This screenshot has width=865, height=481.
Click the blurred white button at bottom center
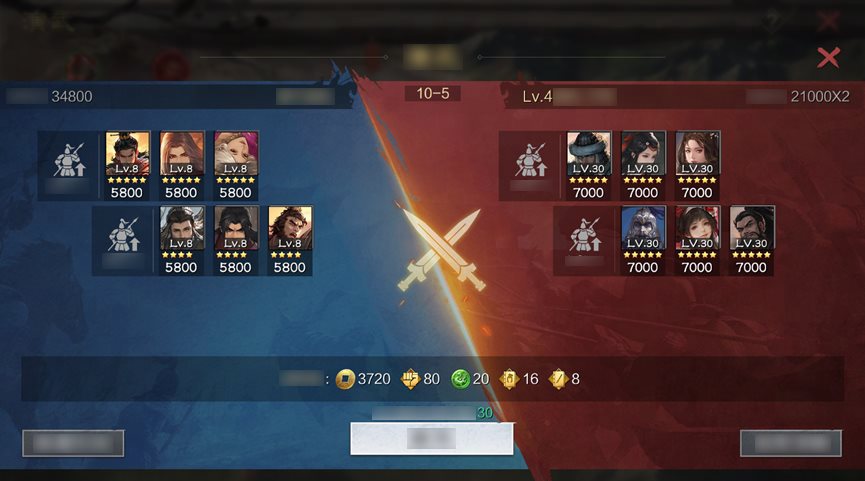[431, 438]
